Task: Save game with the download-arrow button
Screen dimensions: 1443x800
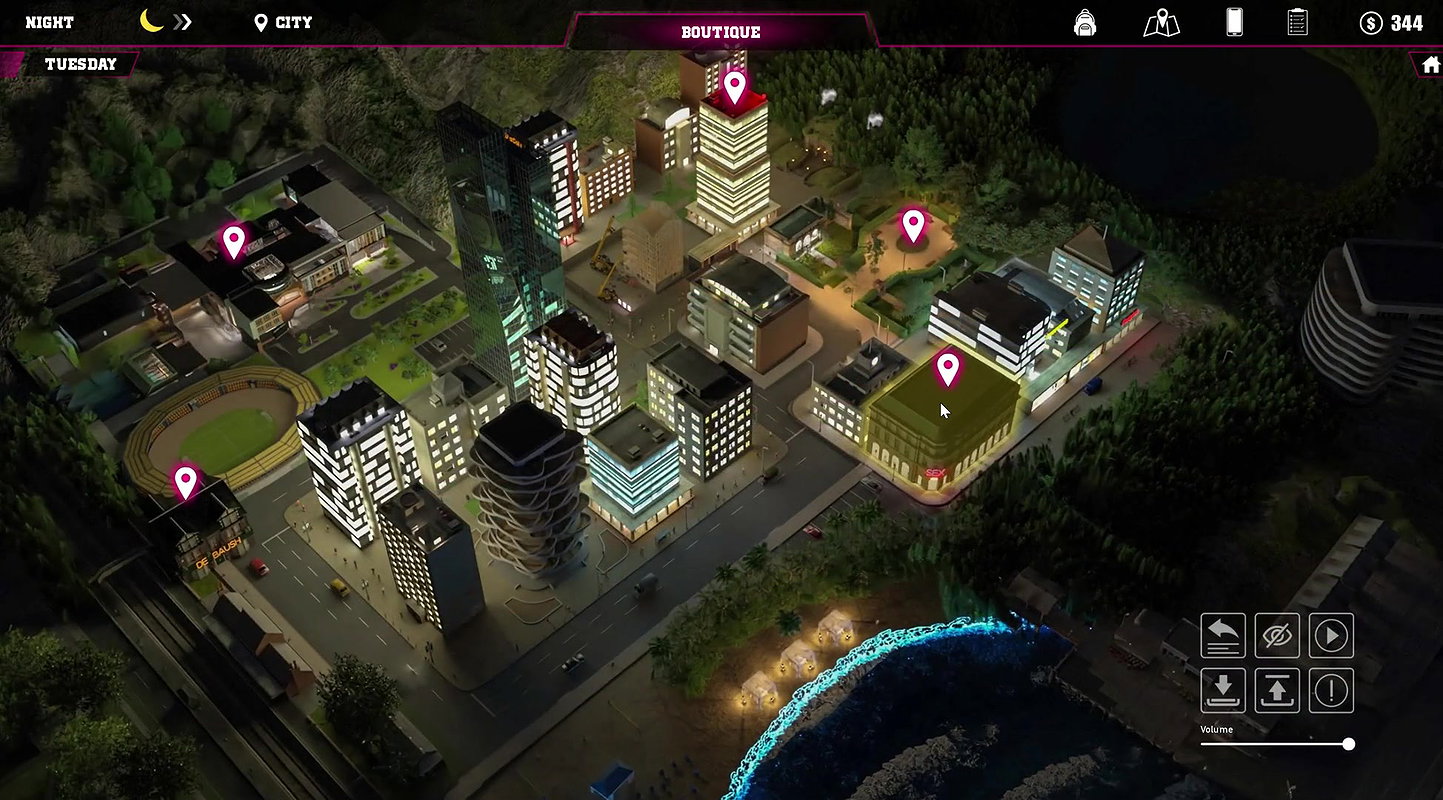Action: tap(1223, 690)
